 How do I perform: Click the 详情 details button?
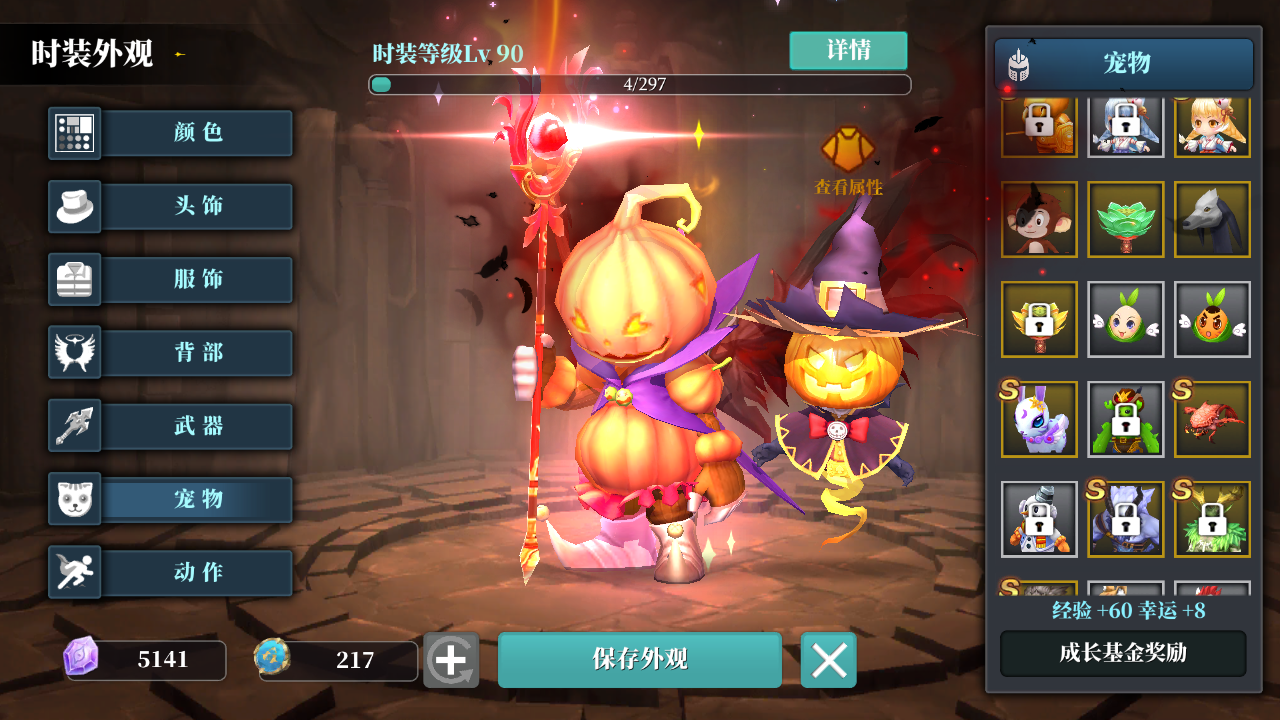848,50
